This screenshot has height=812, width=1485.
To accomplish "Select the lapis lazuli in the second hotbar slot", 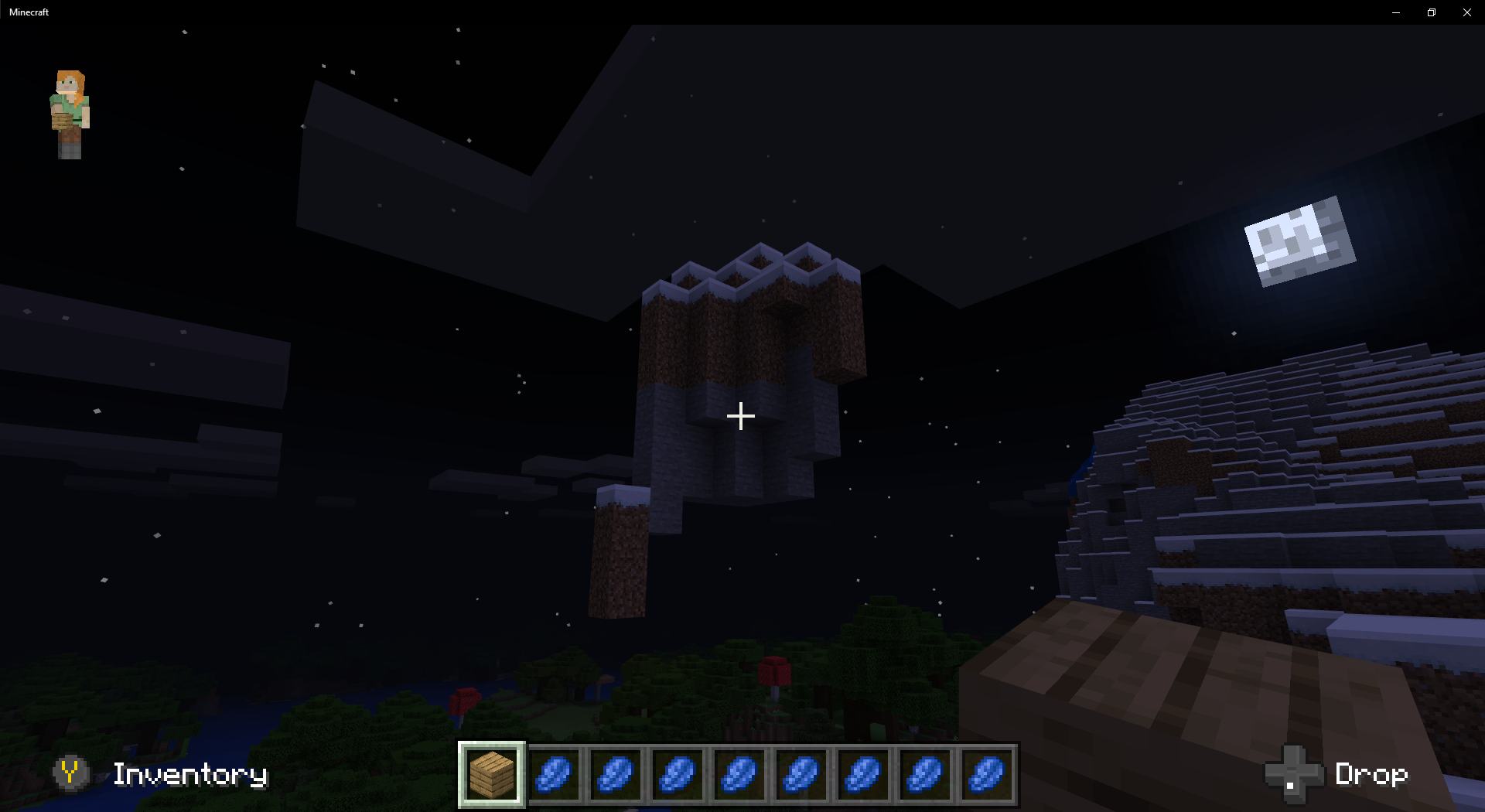I will click(x=552, y=776).
